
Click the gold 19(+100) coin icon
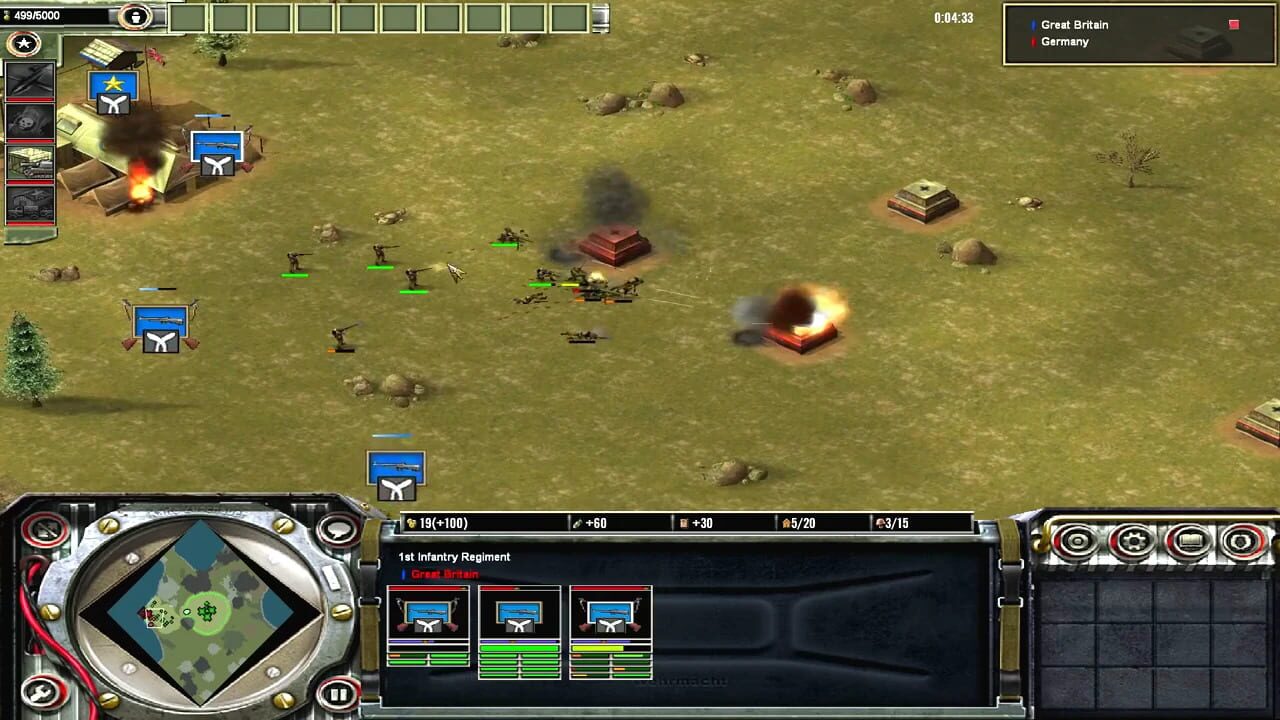[414, 522]
